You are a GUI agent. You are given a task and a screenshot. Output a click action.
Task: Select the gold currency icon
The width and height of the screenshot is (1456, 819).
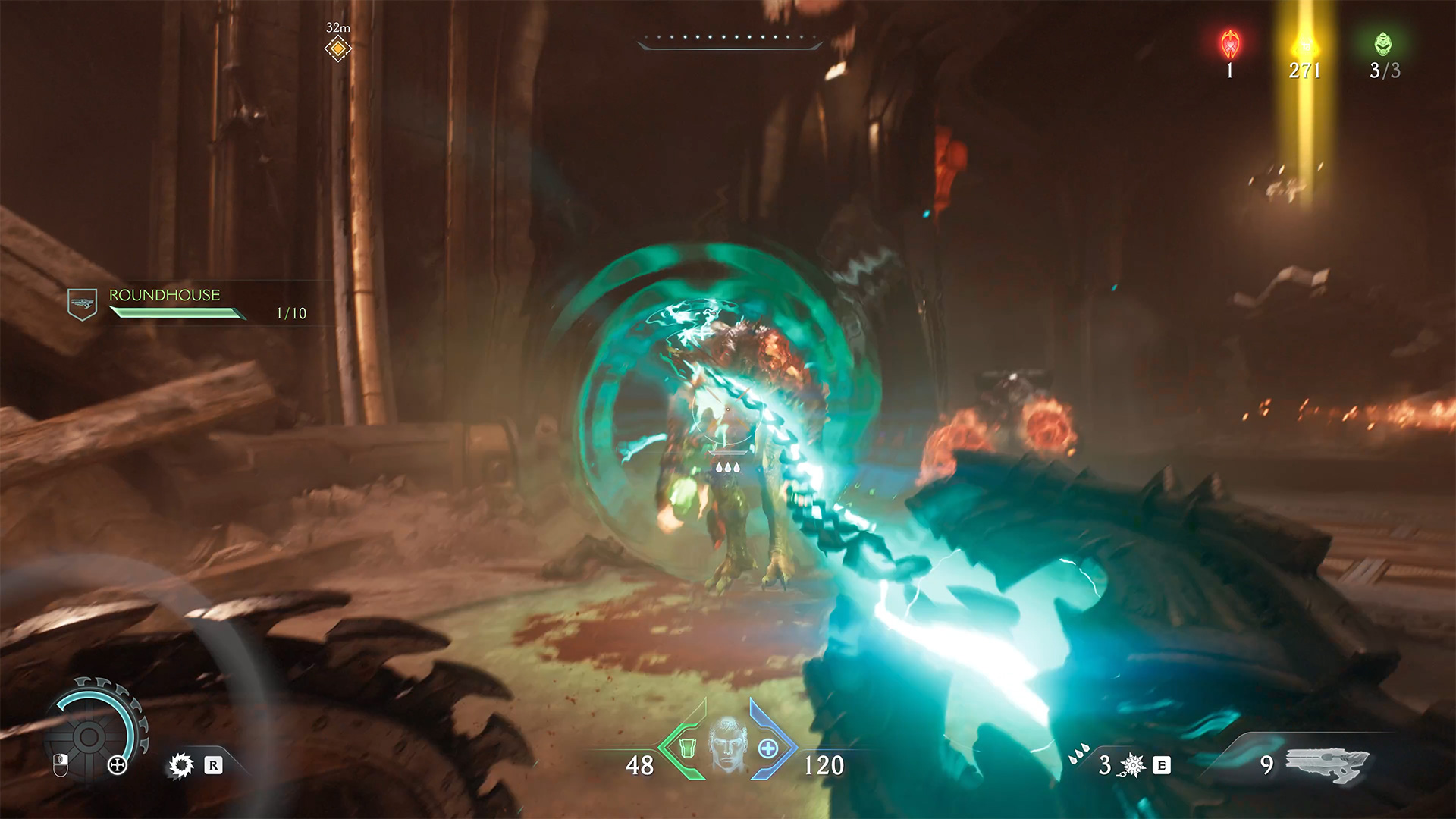pyautogui.click(x=1304, y=45)
